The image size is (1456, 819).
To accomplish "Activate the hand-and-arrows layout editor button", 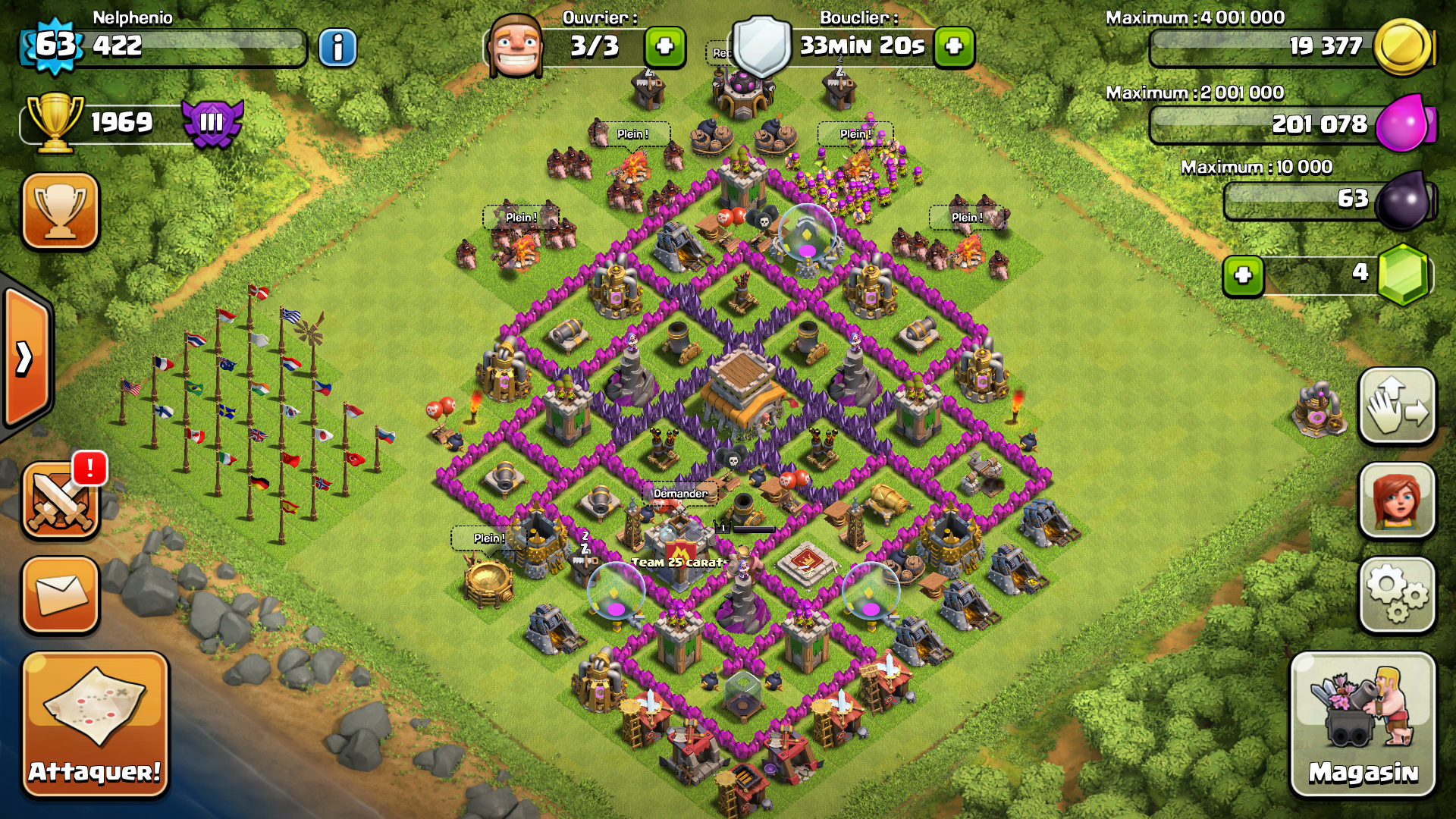I will (1397, 406).
